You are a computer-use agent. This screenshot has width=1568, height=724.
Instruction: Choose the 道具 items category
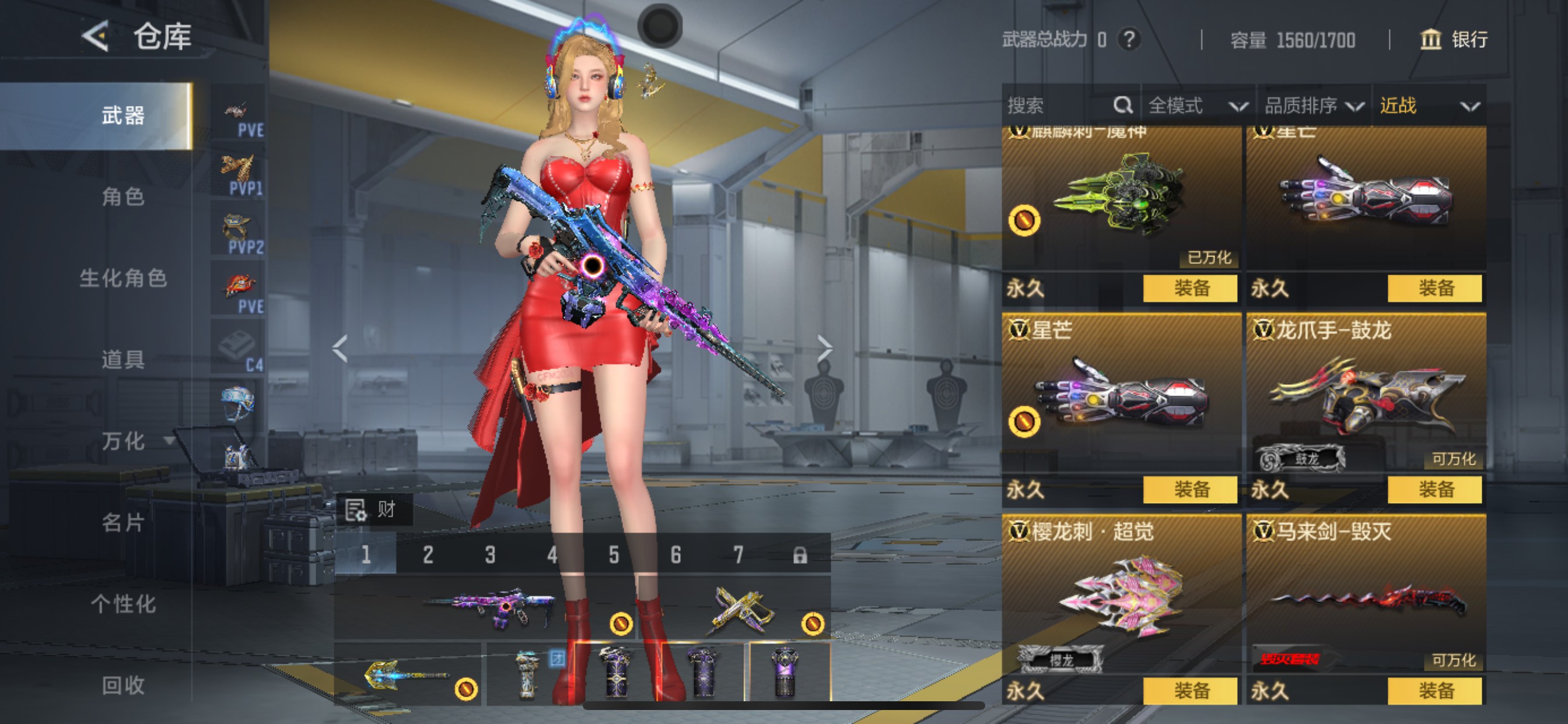(123, 360)
